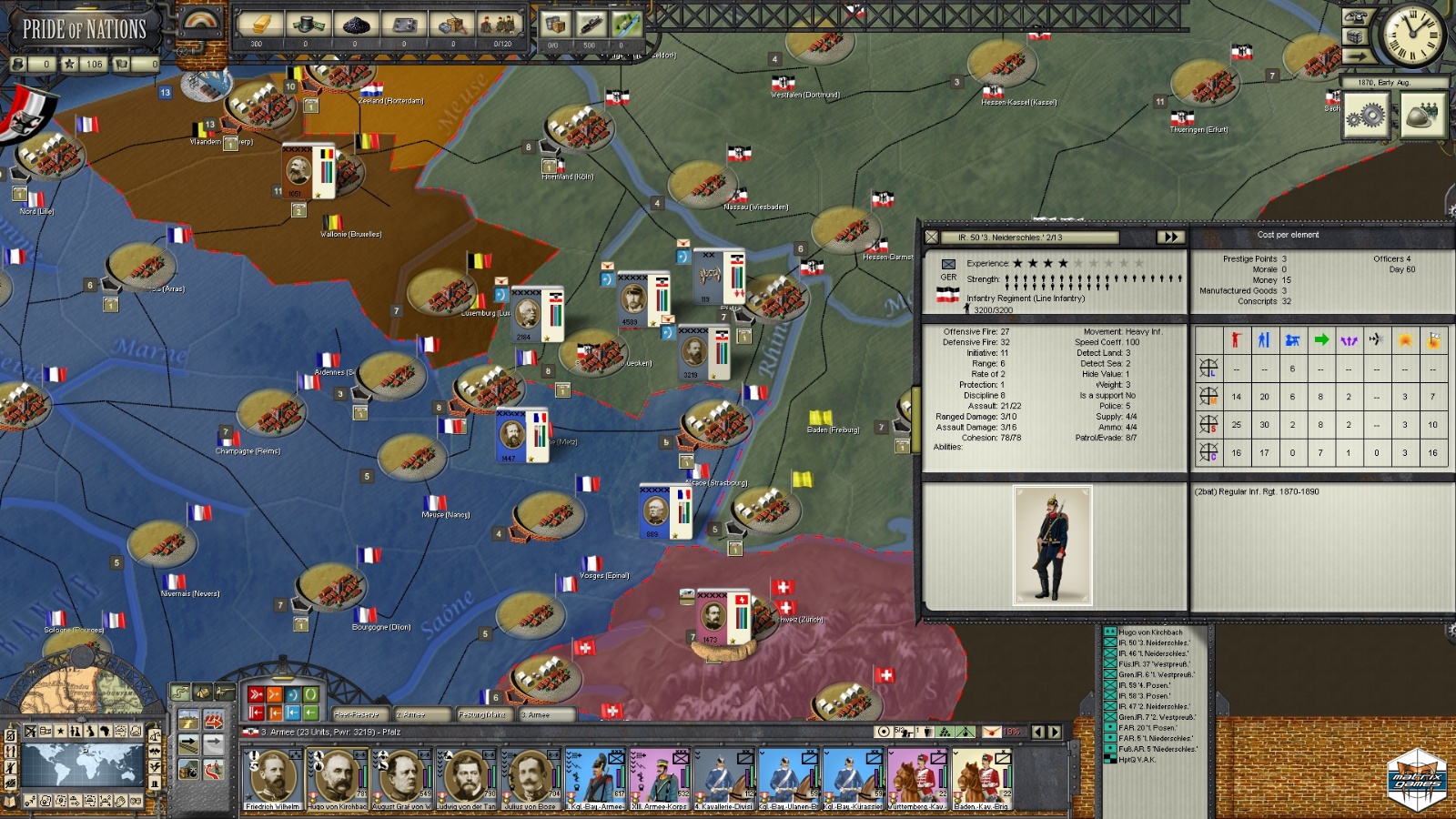
Task: Select the Julius von Bose leader card
Action: (x=531, y=779)
